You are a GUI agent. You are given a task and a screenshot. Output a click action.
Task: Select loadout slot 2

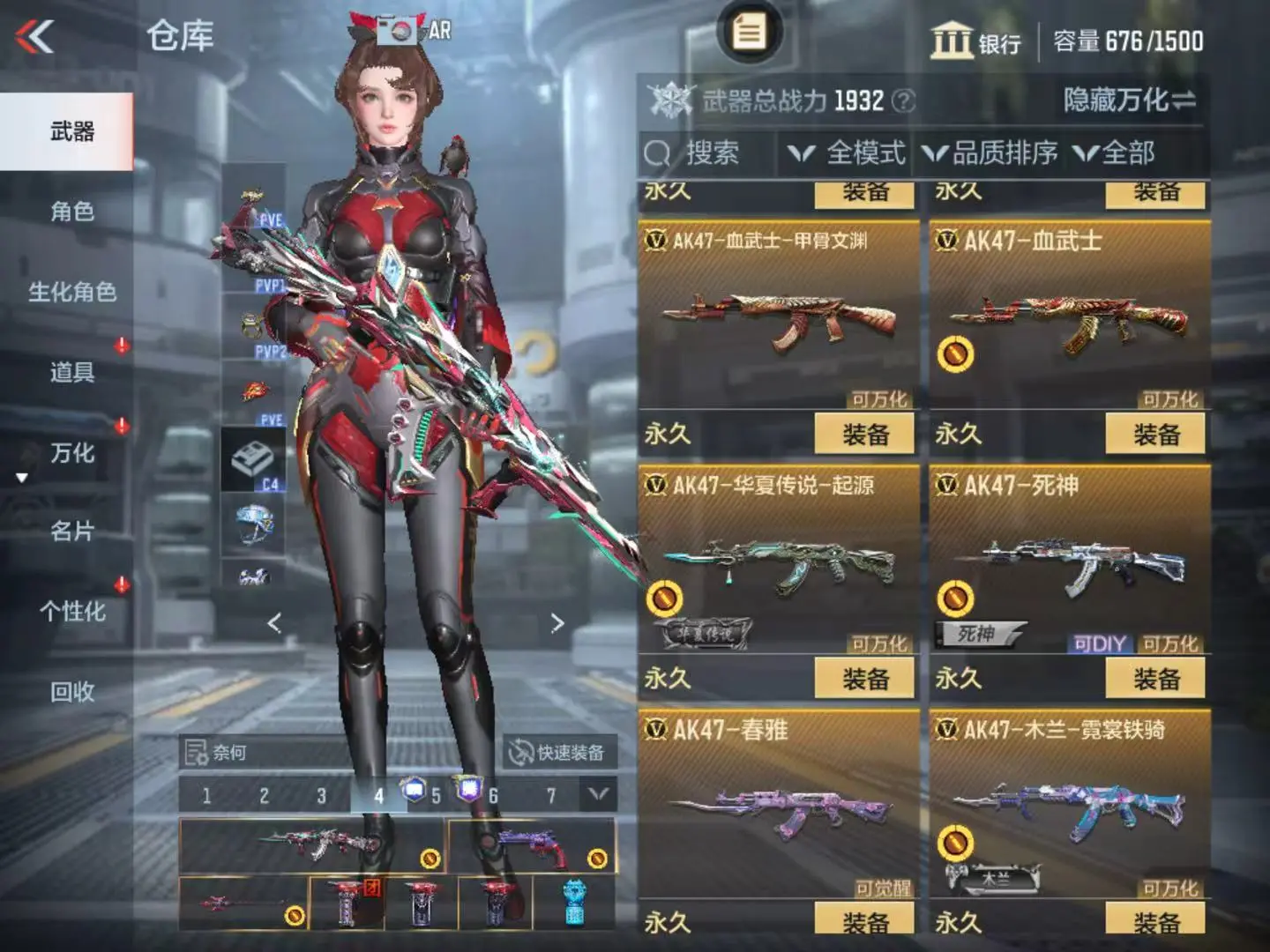(x=264, y=796)
